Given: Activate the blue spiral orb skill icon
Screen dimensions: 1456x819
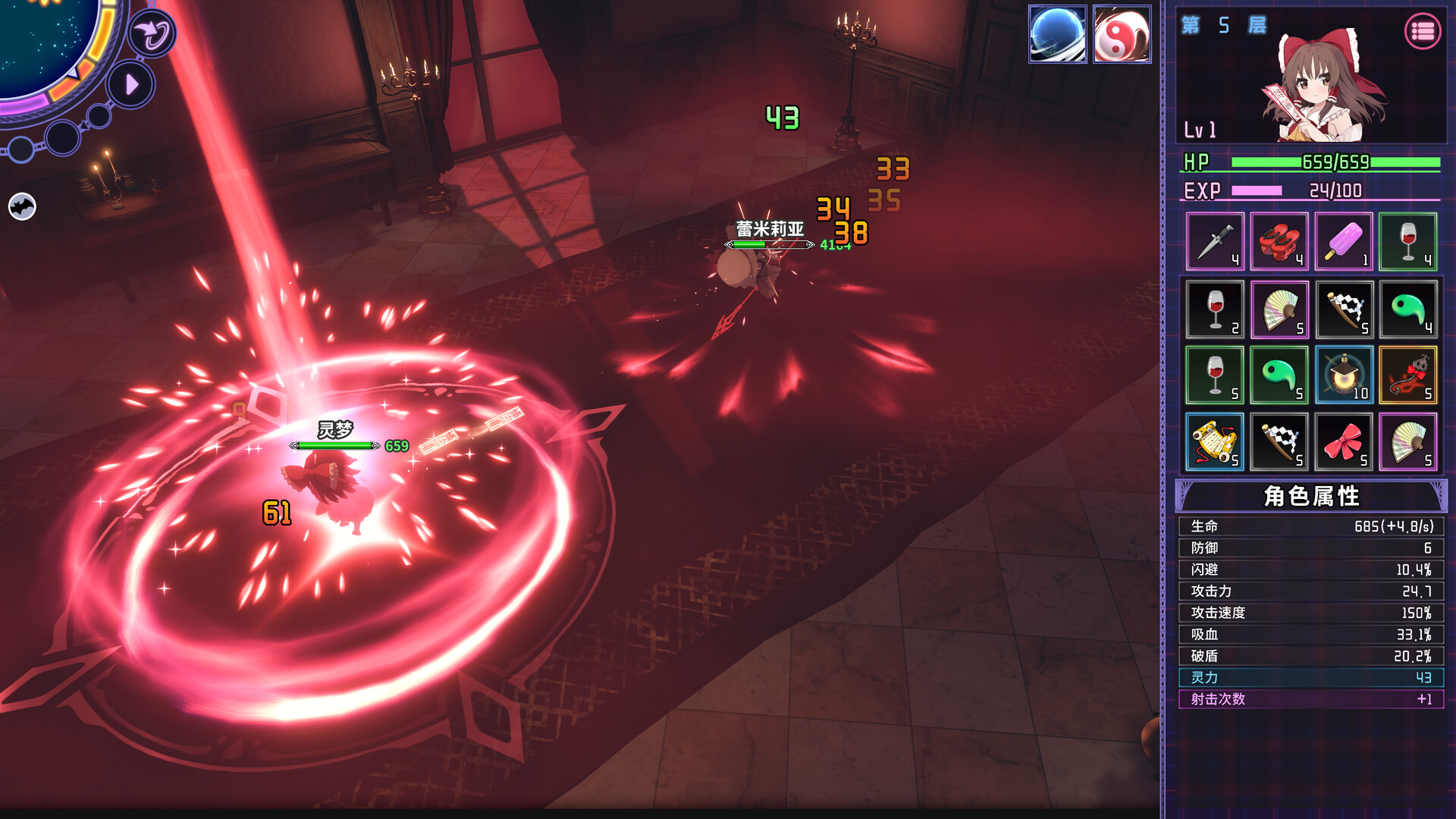Looking at the screenshot, I should point(1059,33).
